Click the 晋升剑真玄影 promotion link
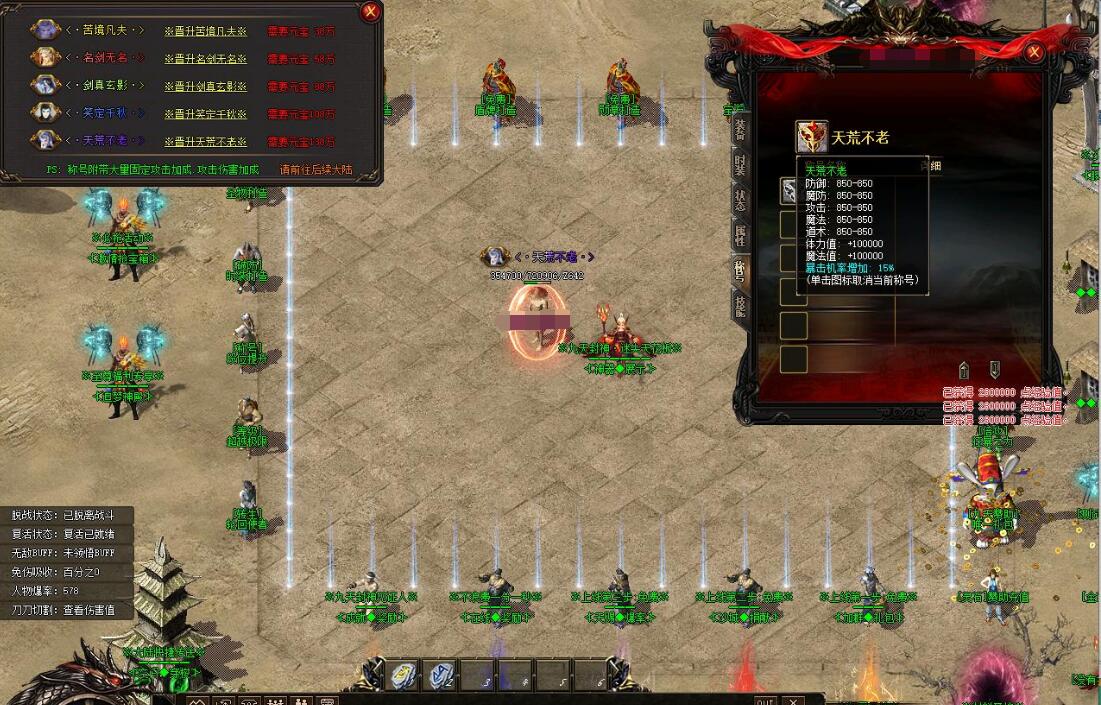The height and width of the screenshot is (705, 1101). pos(205,87)
